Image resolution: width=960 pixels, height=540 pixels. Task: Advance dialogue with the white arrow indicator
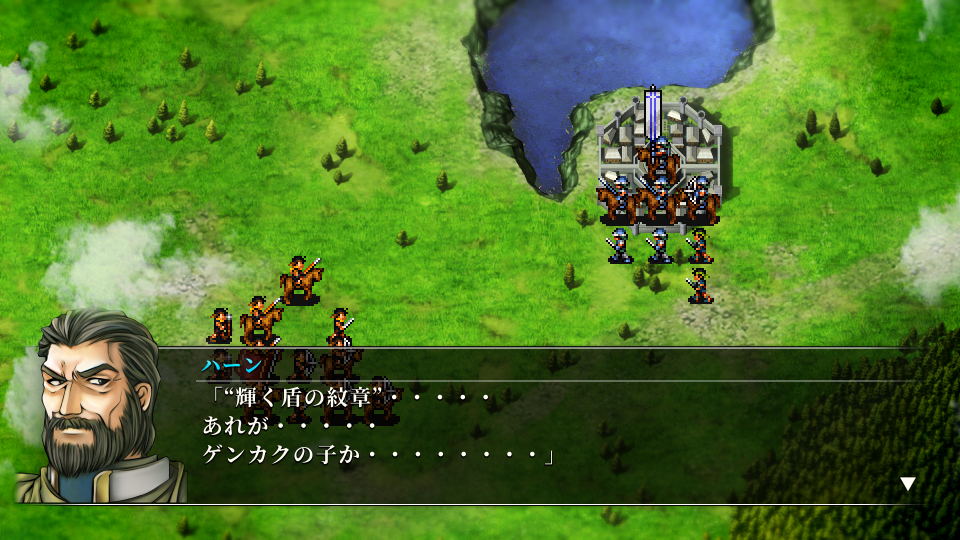(907, 484)
